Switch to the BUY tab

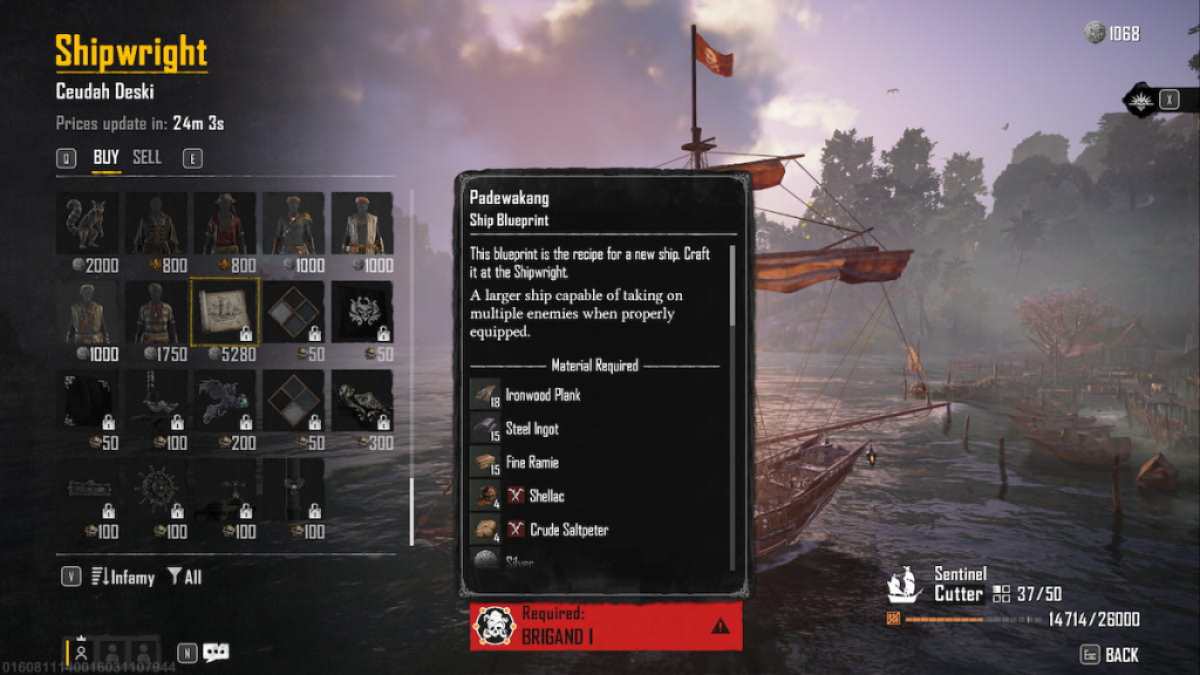[x=106, y=158]
